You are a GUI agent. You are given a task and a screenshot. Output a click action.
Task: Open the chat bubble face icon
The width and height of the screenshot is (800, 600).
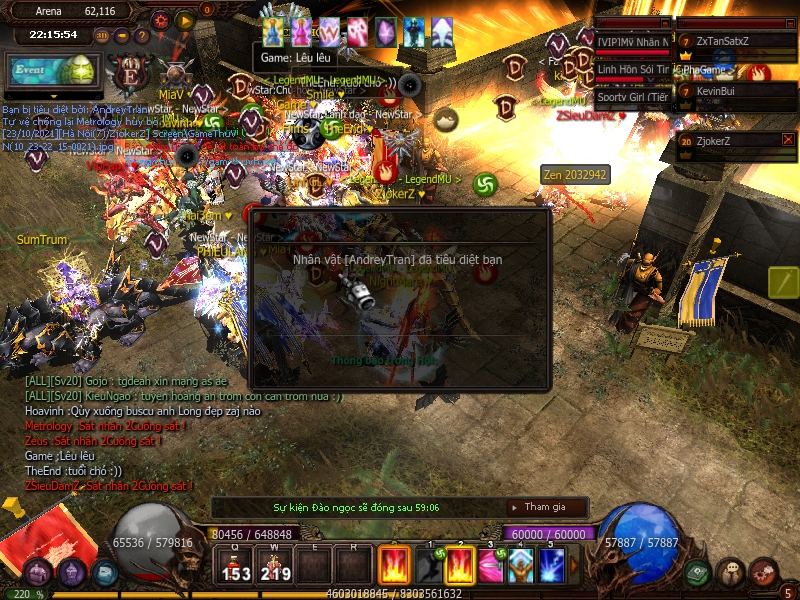coord(731,573)
